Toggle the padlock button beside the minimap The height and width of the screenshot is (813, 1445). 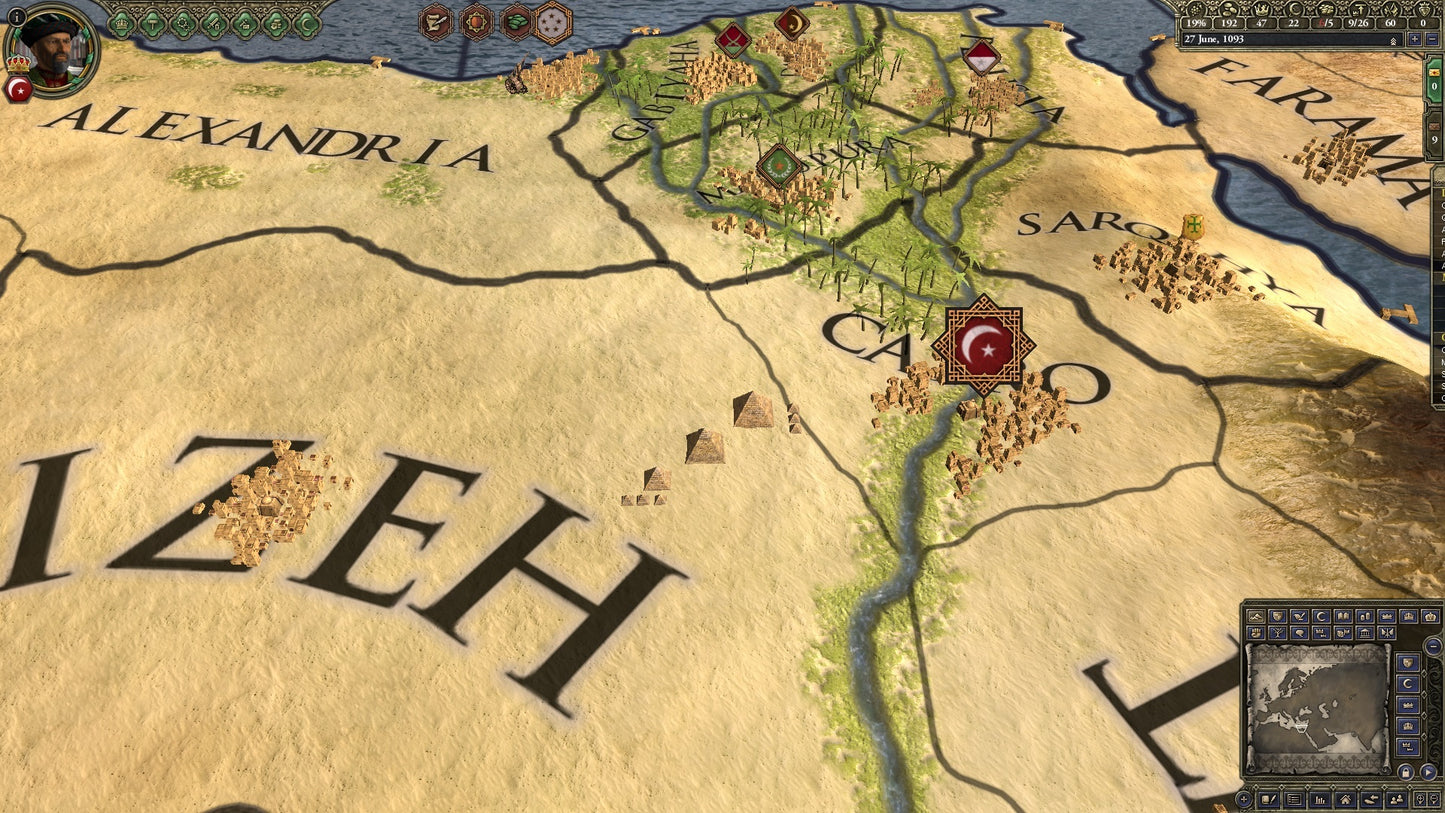1406,772
